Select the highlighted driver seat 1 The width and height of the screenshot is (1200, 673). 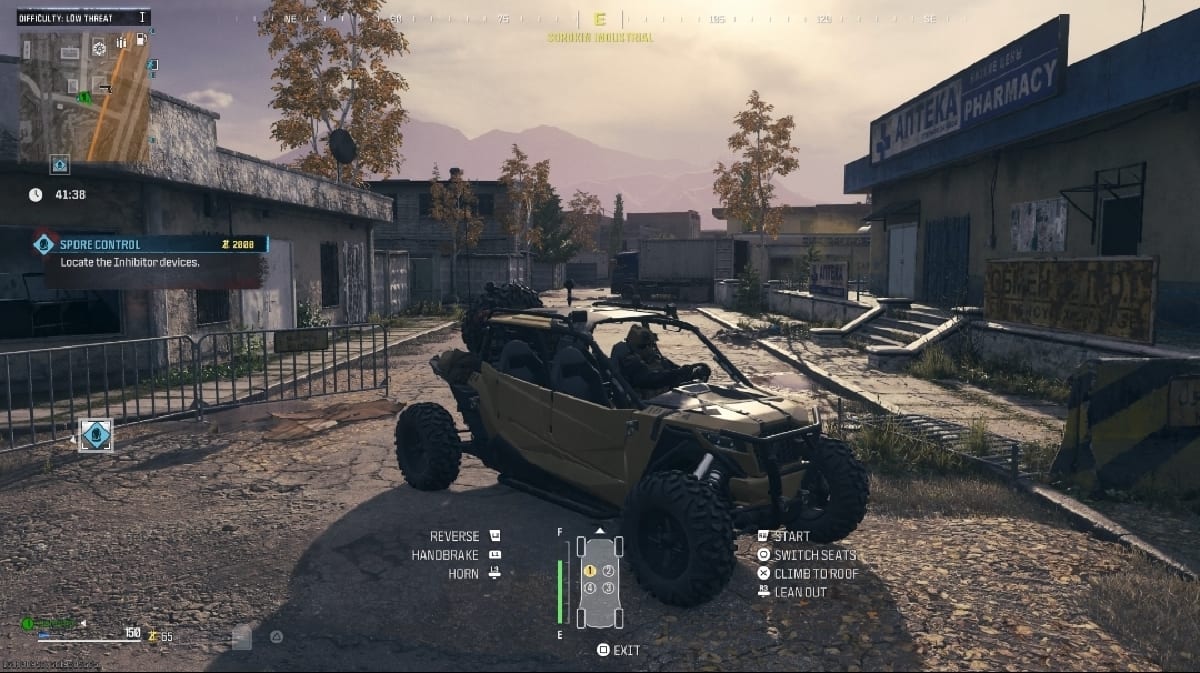click(x=590, y=570)
